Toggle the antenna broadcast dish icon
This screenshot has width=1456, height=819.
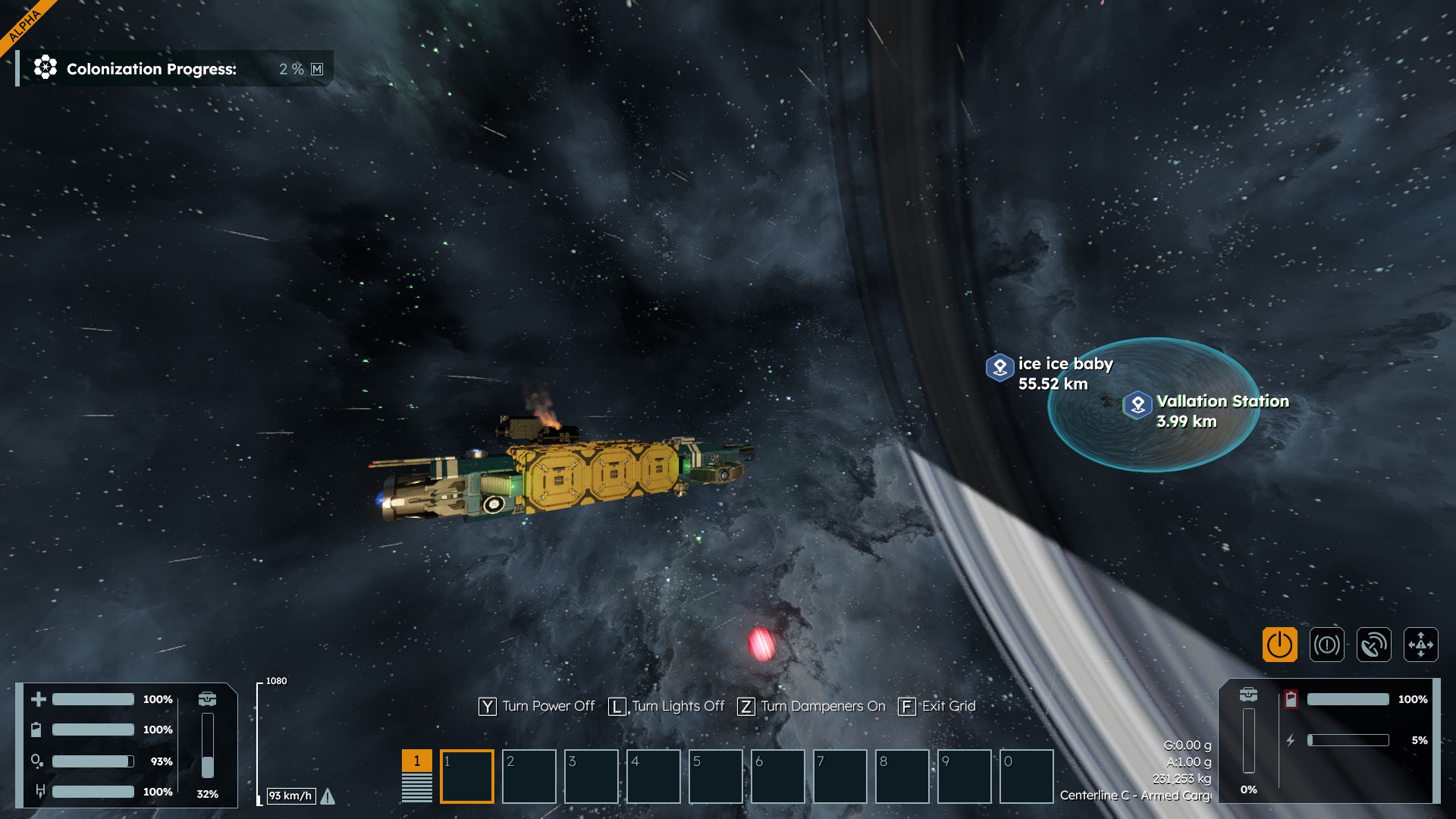pos(1373,645)
